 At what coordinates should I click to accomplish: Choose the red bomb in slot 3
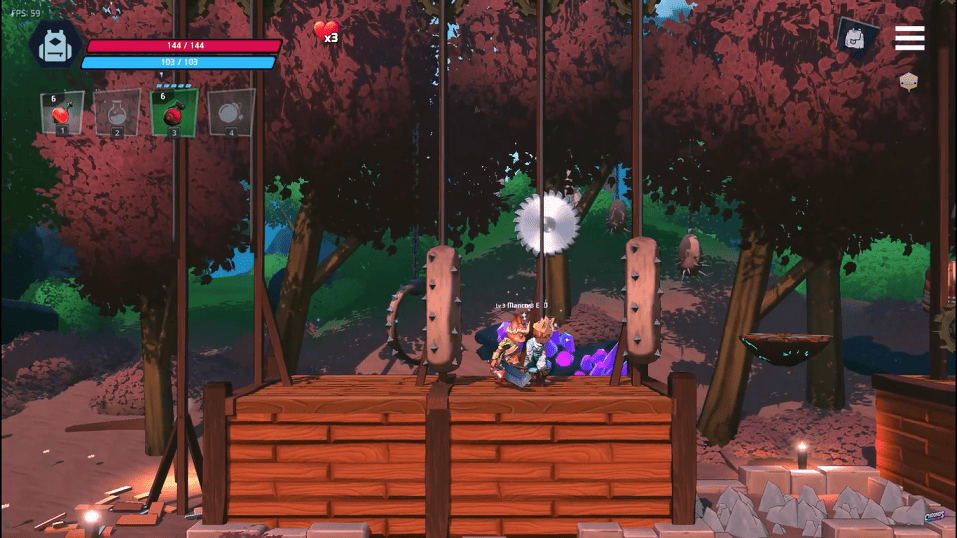tap(174, 112)
